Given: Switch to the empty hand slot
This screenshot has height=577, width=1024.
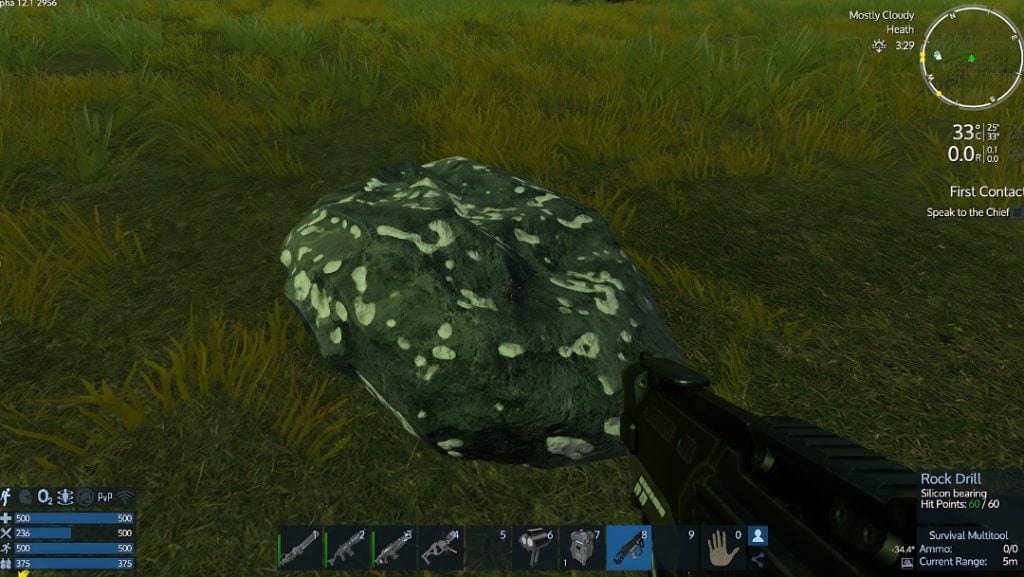Looking at the screenshot, I should (722, 548).
